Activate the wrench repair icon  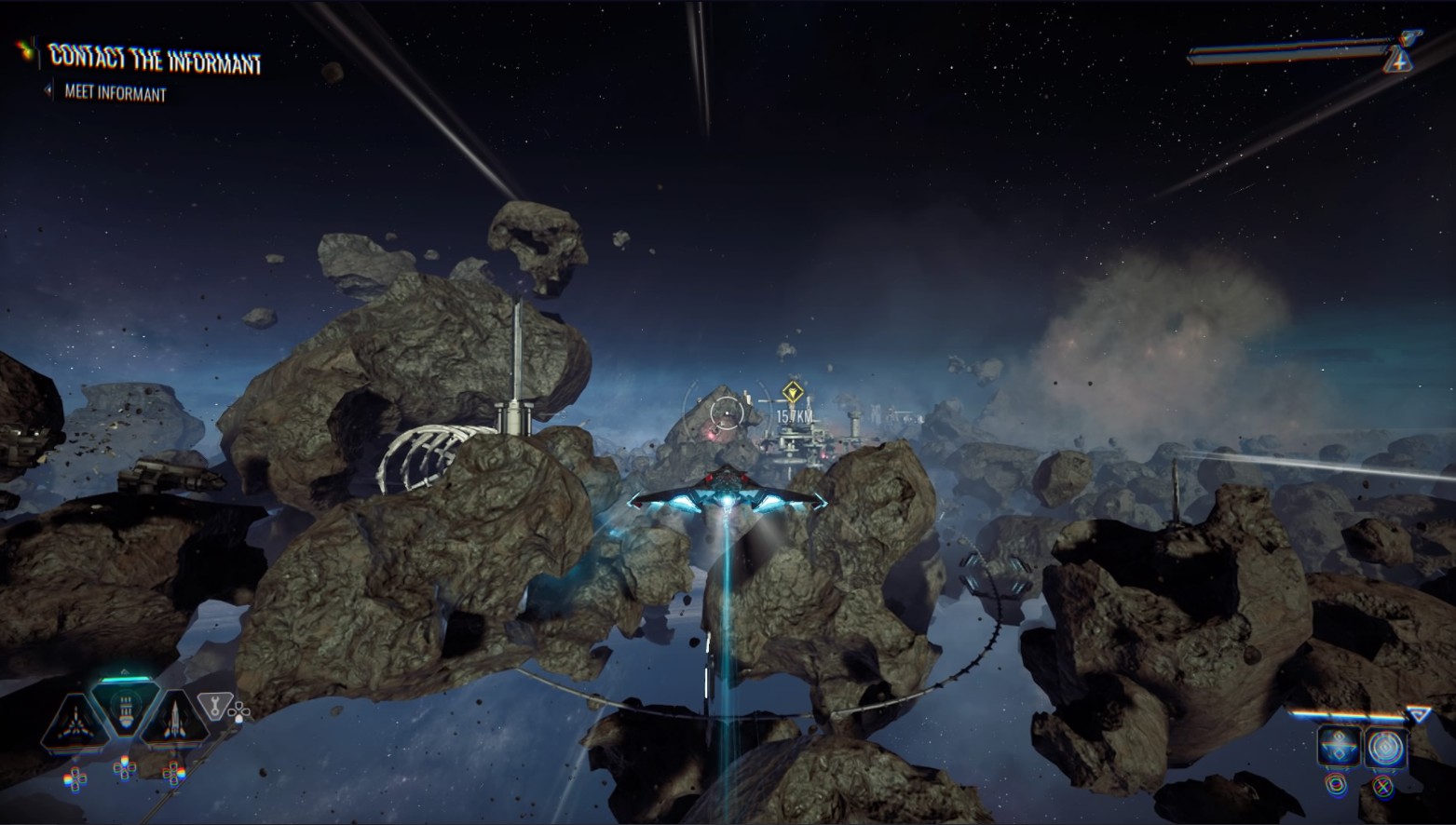215,706
